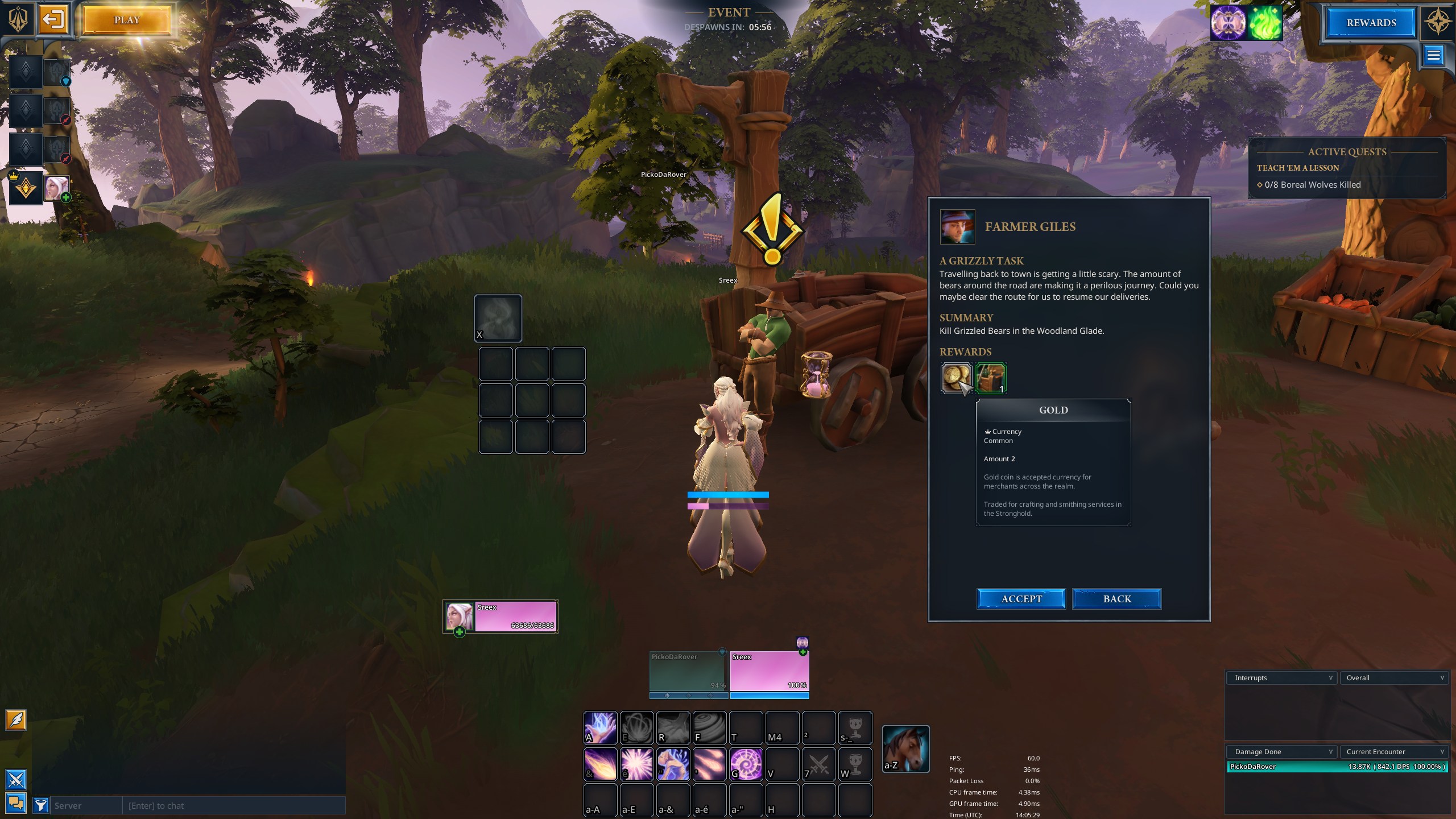This screenshot has height=819, width=1456.
Task: Open the Rewards panel
Action: point(1371,23)
